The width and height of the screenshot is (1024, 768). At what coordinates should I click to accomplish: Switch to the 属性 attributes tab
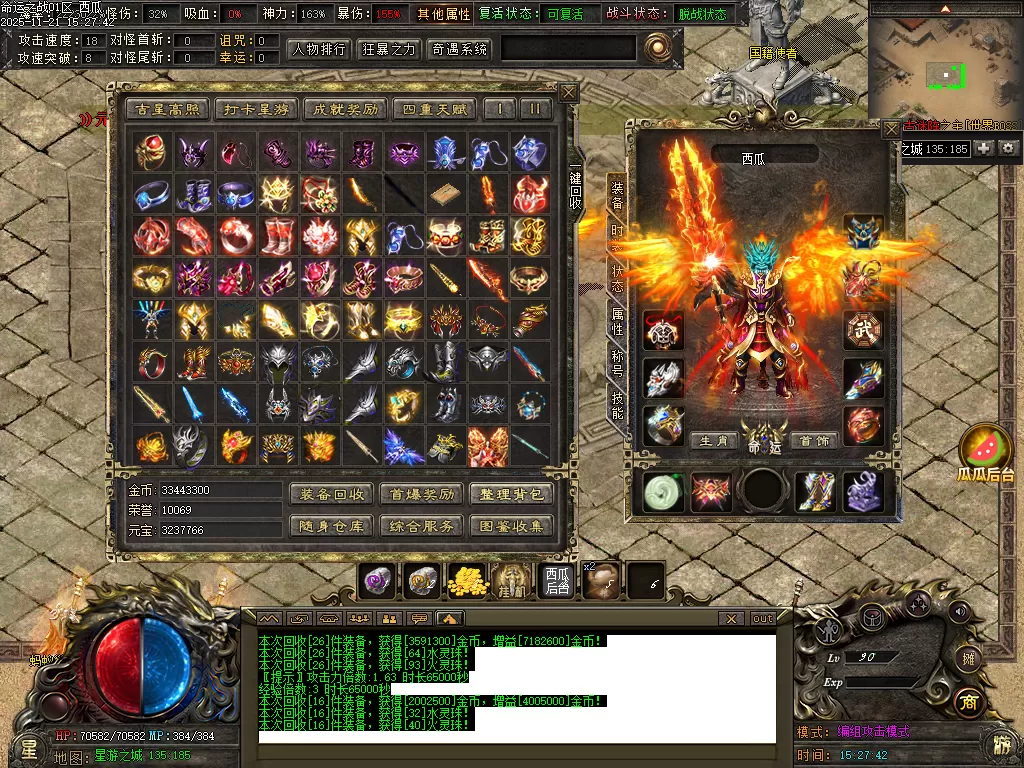pos(617,322)
